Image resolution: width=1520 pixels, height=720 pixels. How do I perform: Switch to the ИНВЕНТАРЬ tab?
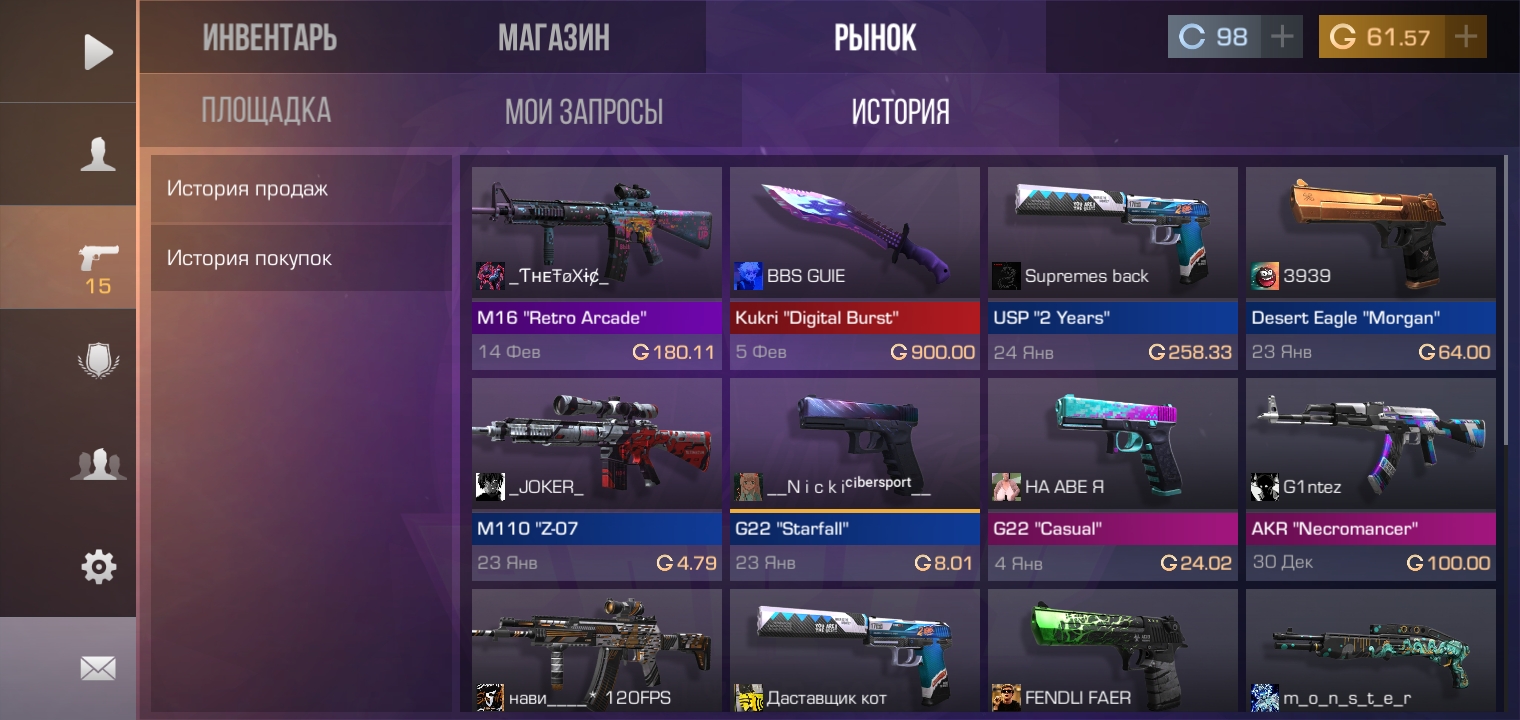tap(271, 36)
